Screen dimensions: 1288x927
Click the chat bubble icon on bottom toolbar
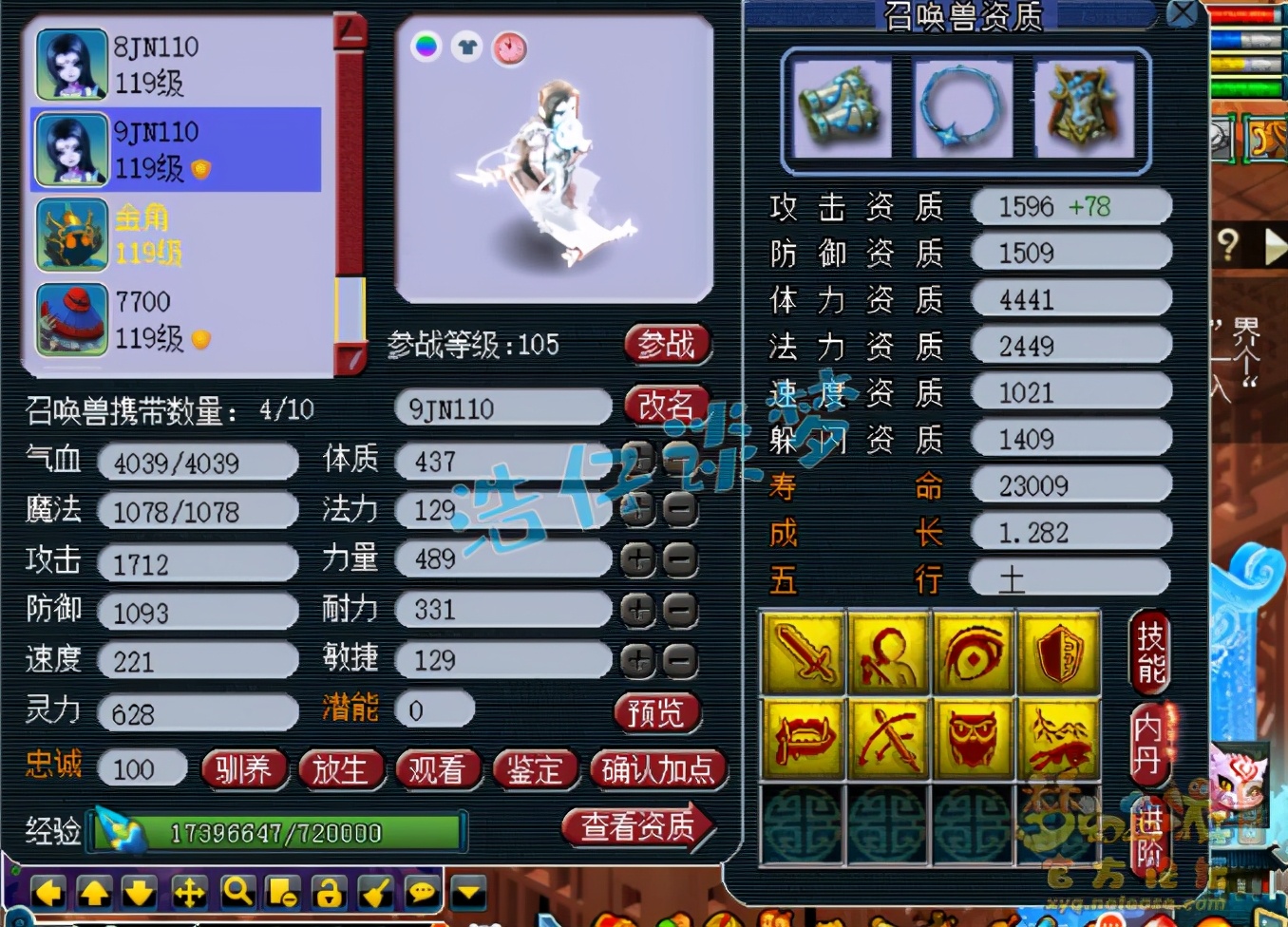tap(422, 894)
